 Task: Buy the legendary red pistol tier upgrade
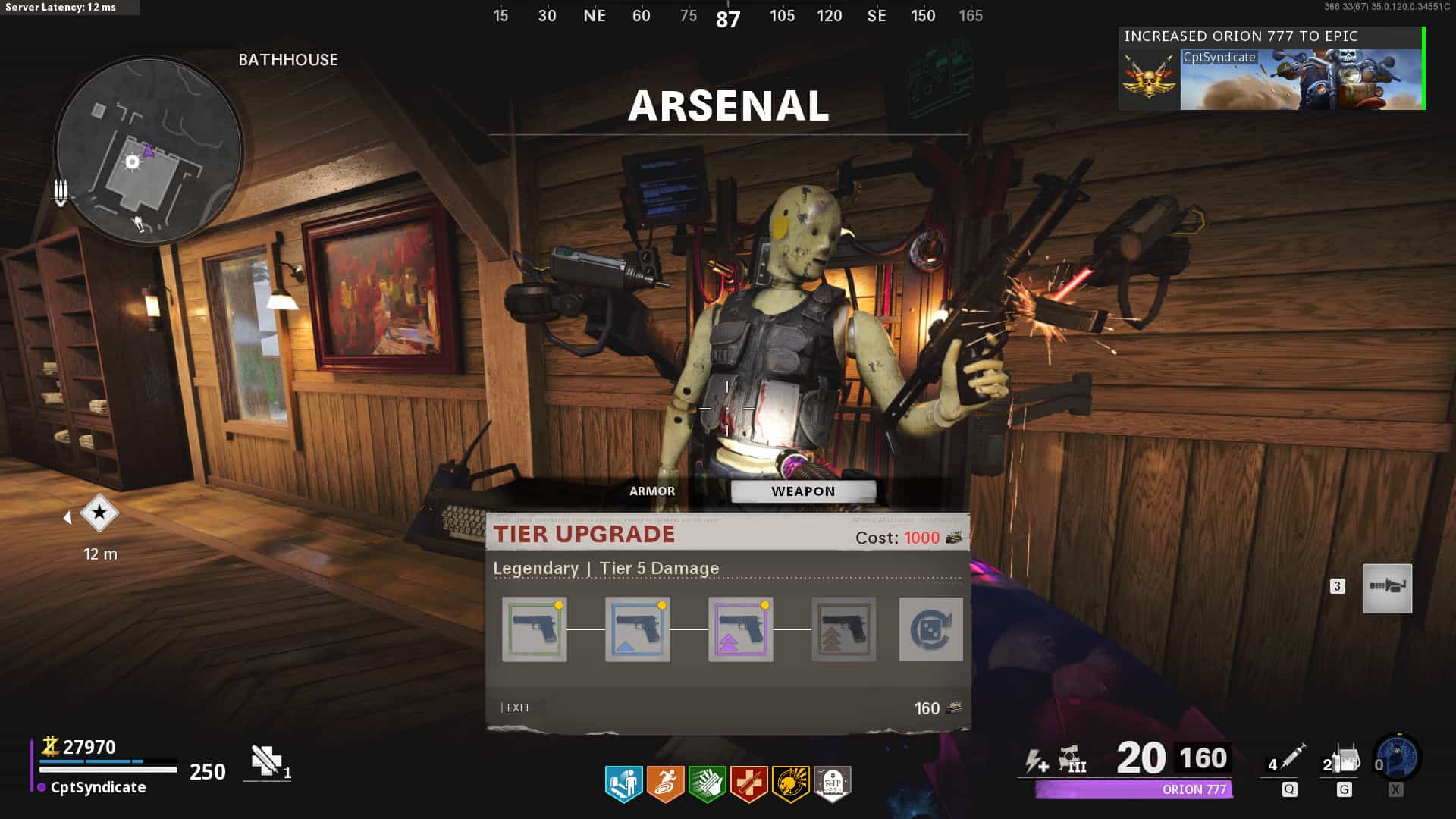tap(843, 629)
